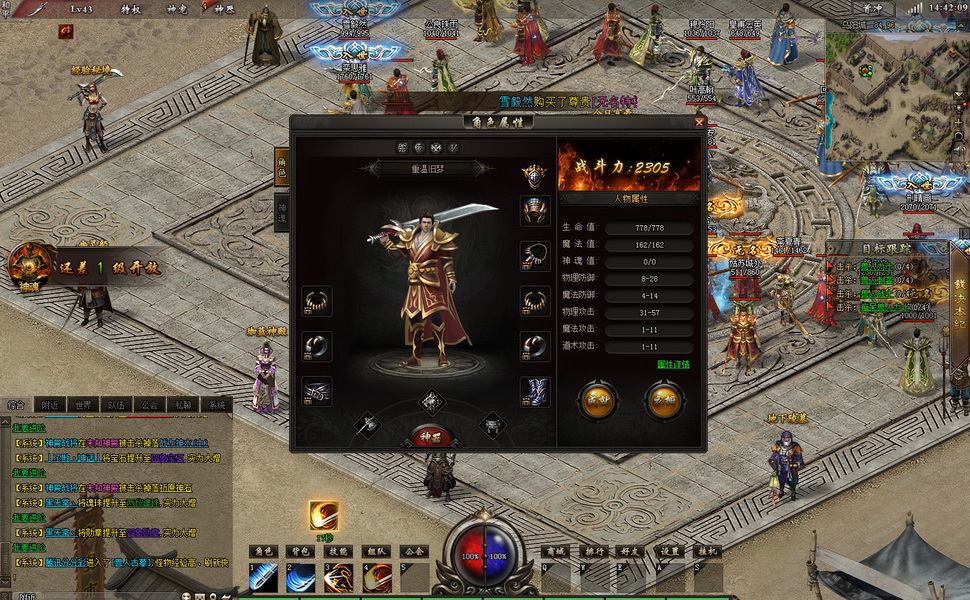
Task: Open the 角色 character menu button
Action: pos(264,551)
